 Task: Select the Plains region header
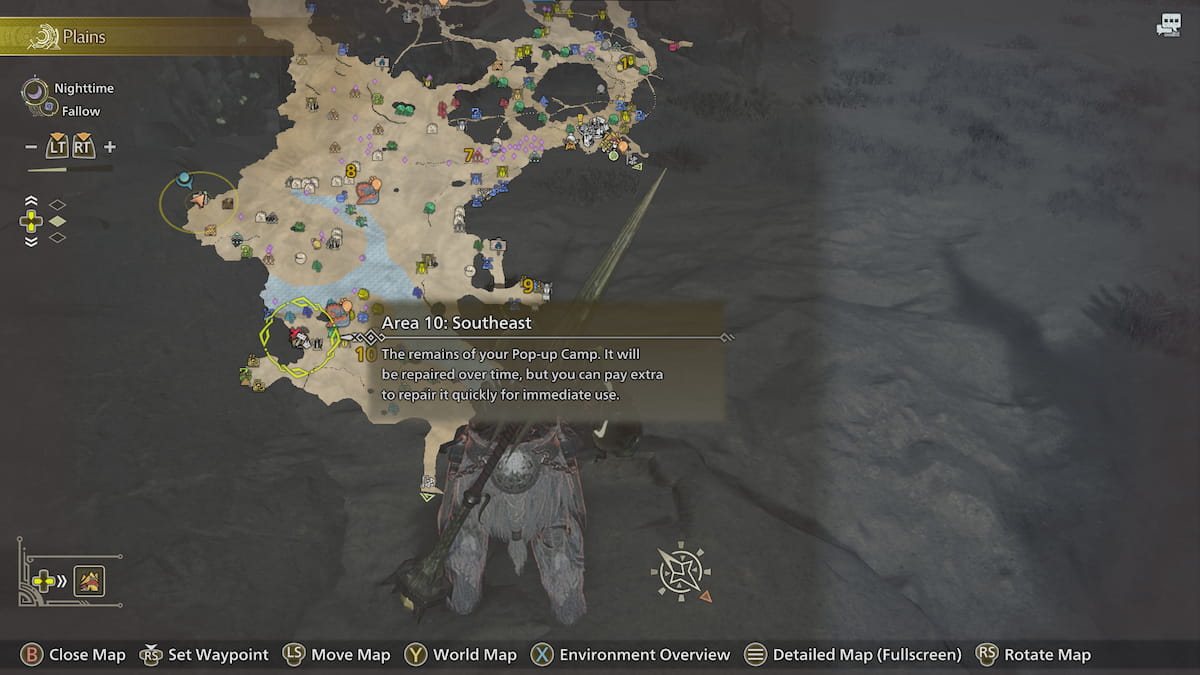tap(84, 38)
